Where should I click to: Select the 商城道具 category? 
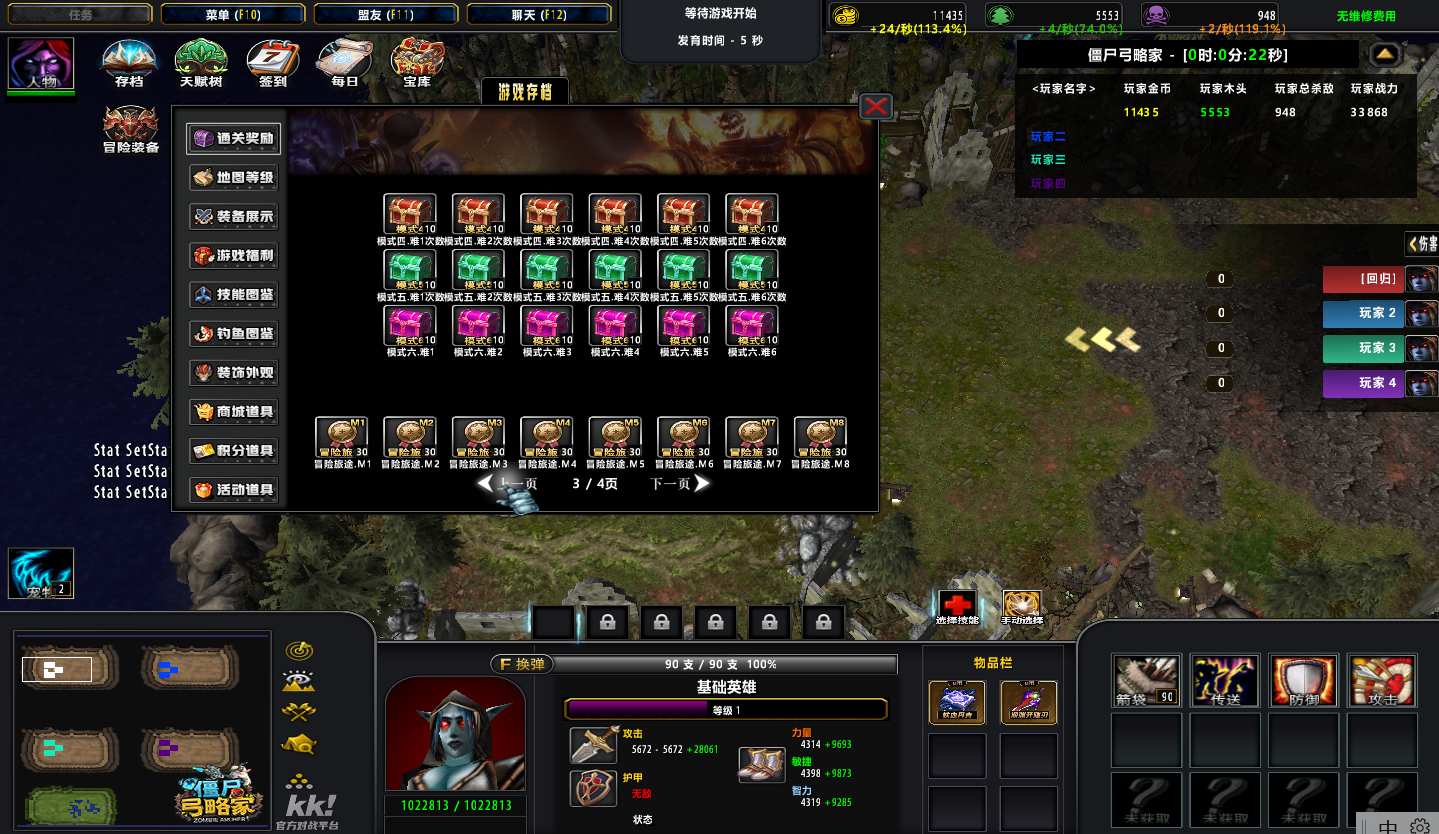tap(233, 412)
